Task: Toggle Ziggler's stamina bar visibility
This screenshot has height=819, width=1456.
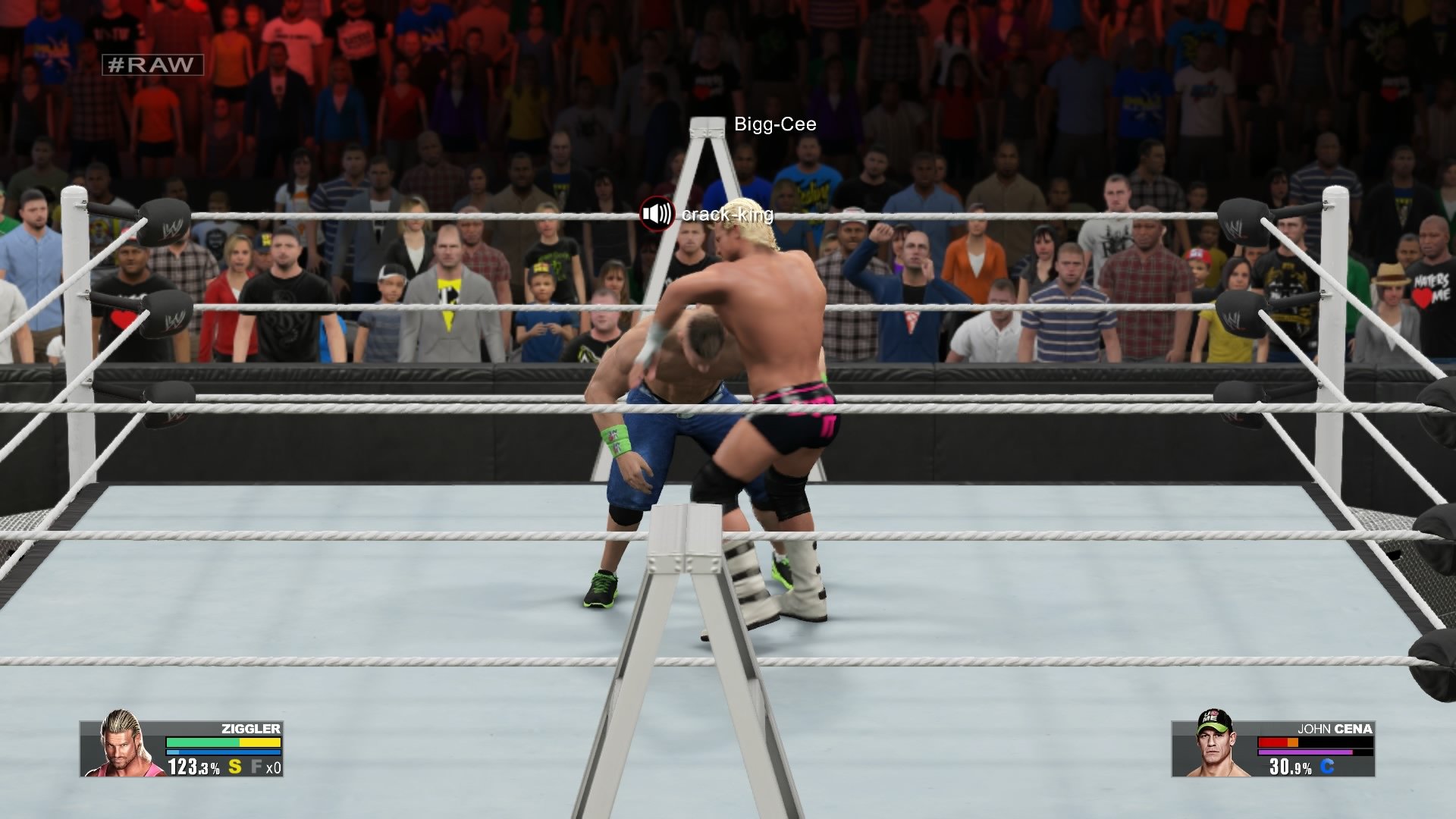Action: click(224, 752)
